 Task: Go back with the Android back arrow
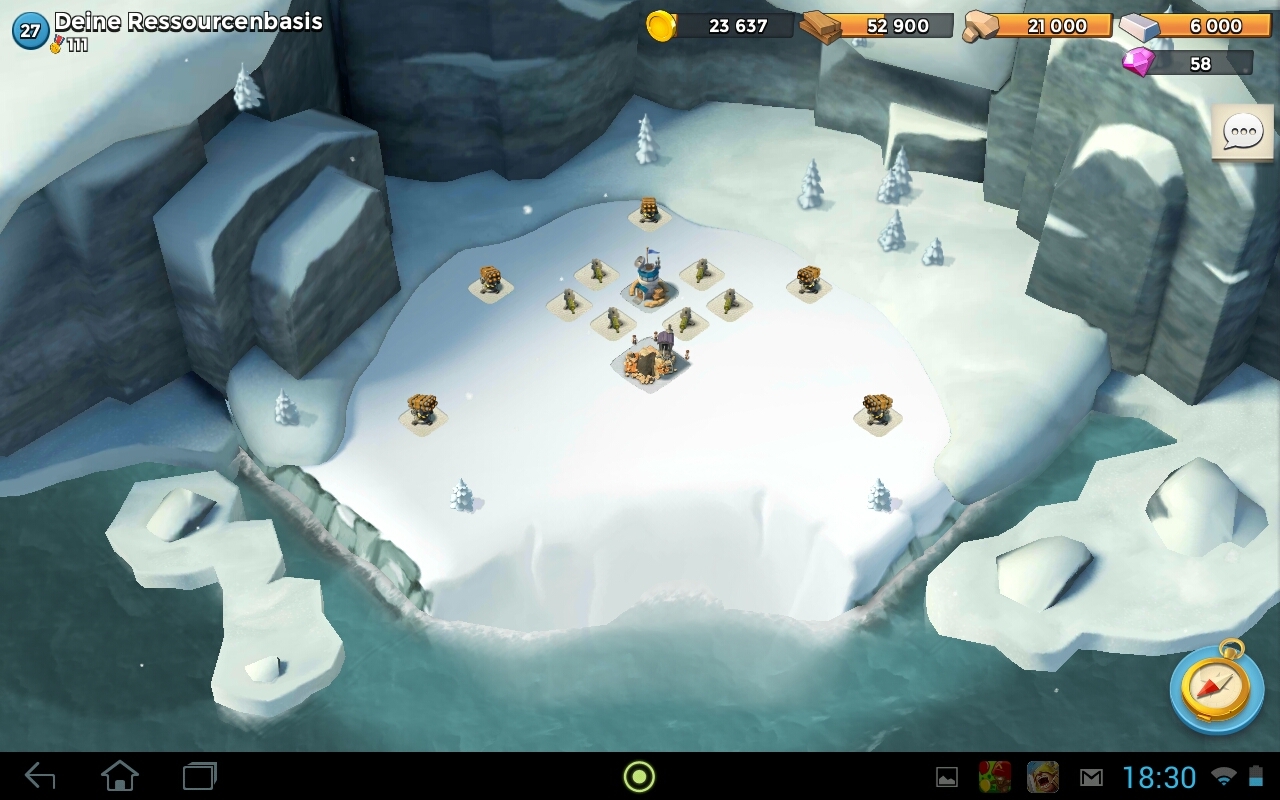pos(40,776)
